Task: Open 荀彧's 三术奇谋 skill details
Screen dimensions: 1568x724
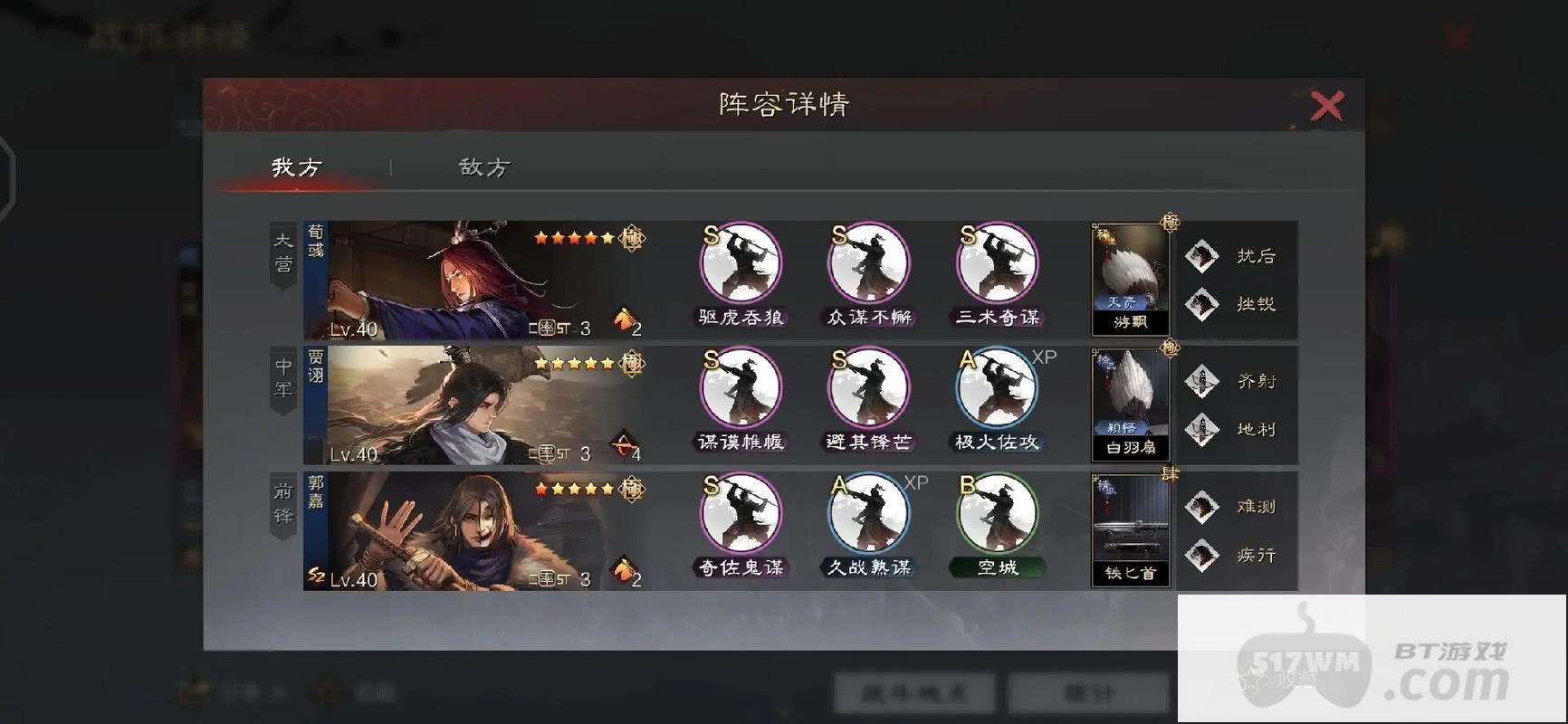Action: coord(996,262)
